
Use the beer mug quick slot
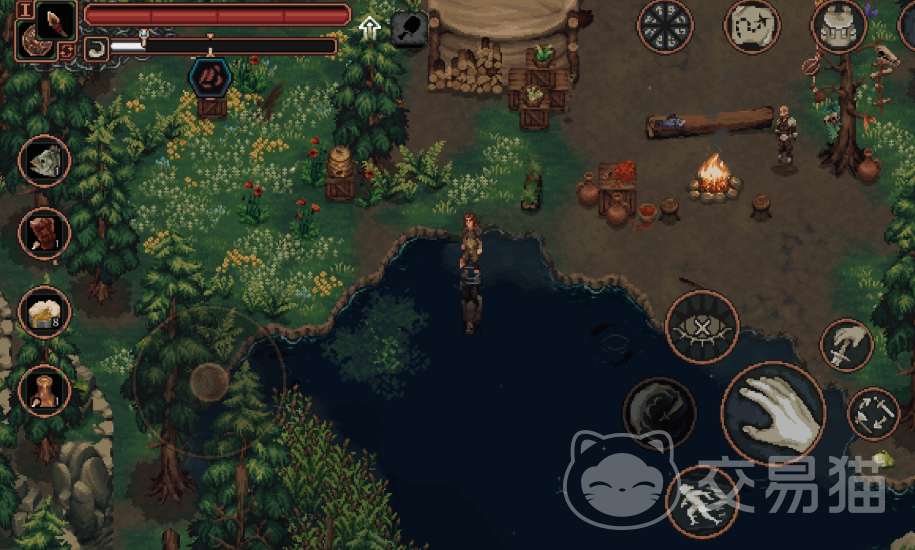click(x=44, y=312)
